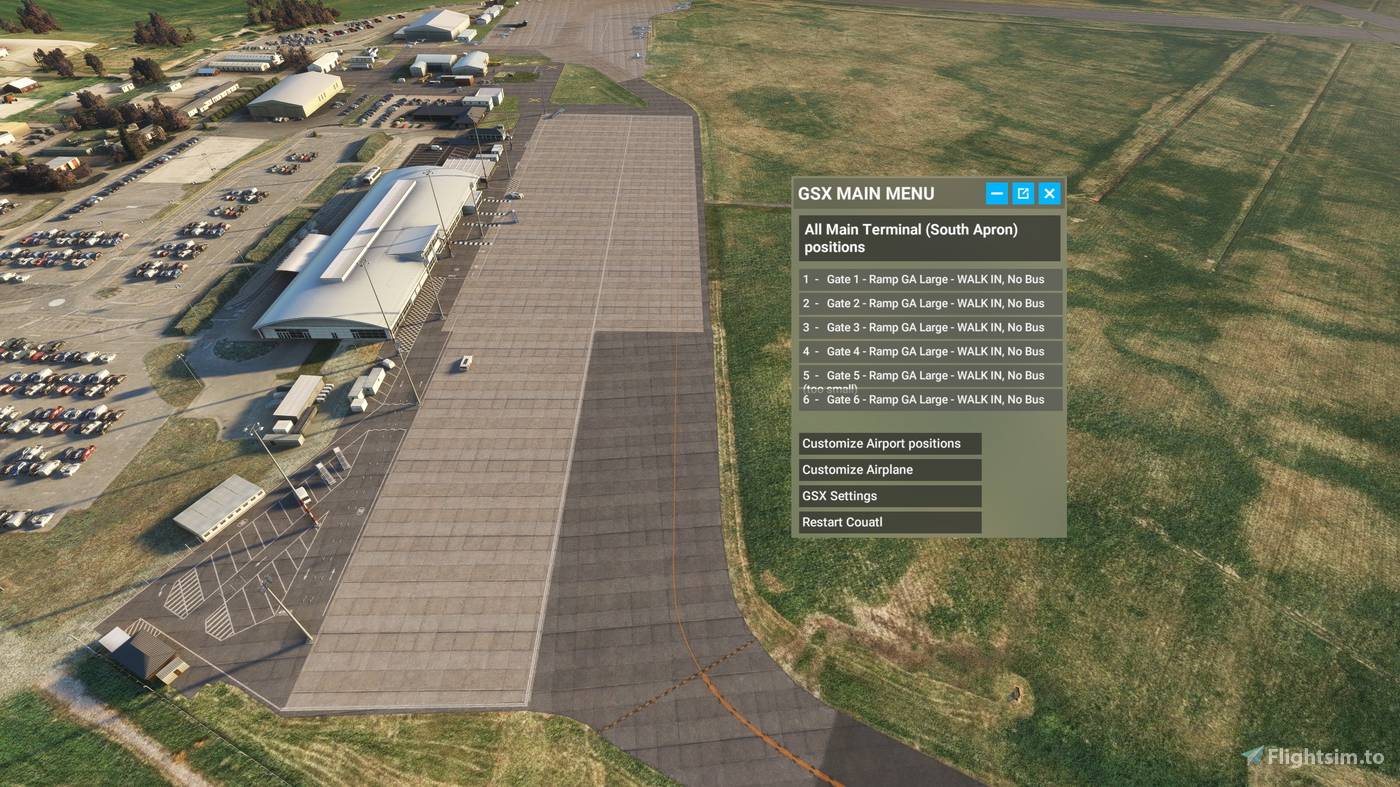This screenshot has width=1400, height=787.
Task: Open GSX Settings
Action: pos(889,495)
